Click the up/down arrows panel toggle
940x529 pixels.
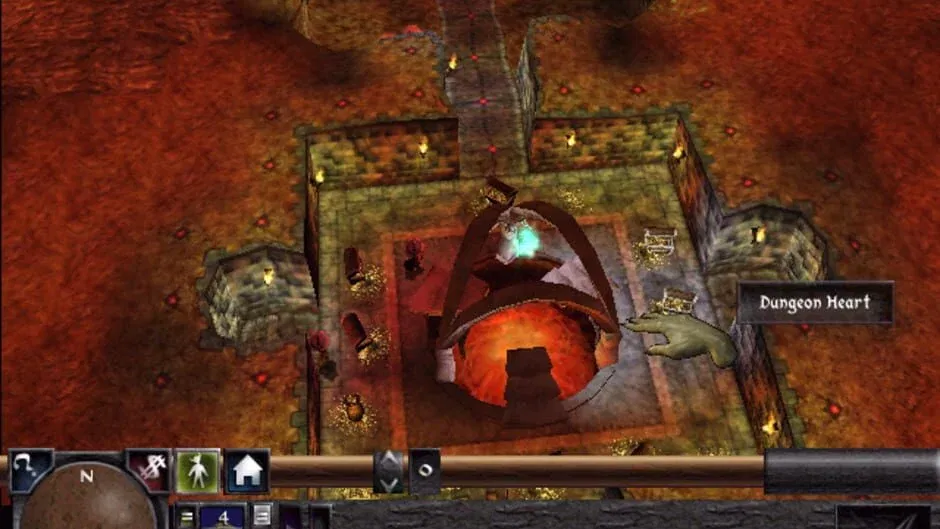click(x=389, y=471)
